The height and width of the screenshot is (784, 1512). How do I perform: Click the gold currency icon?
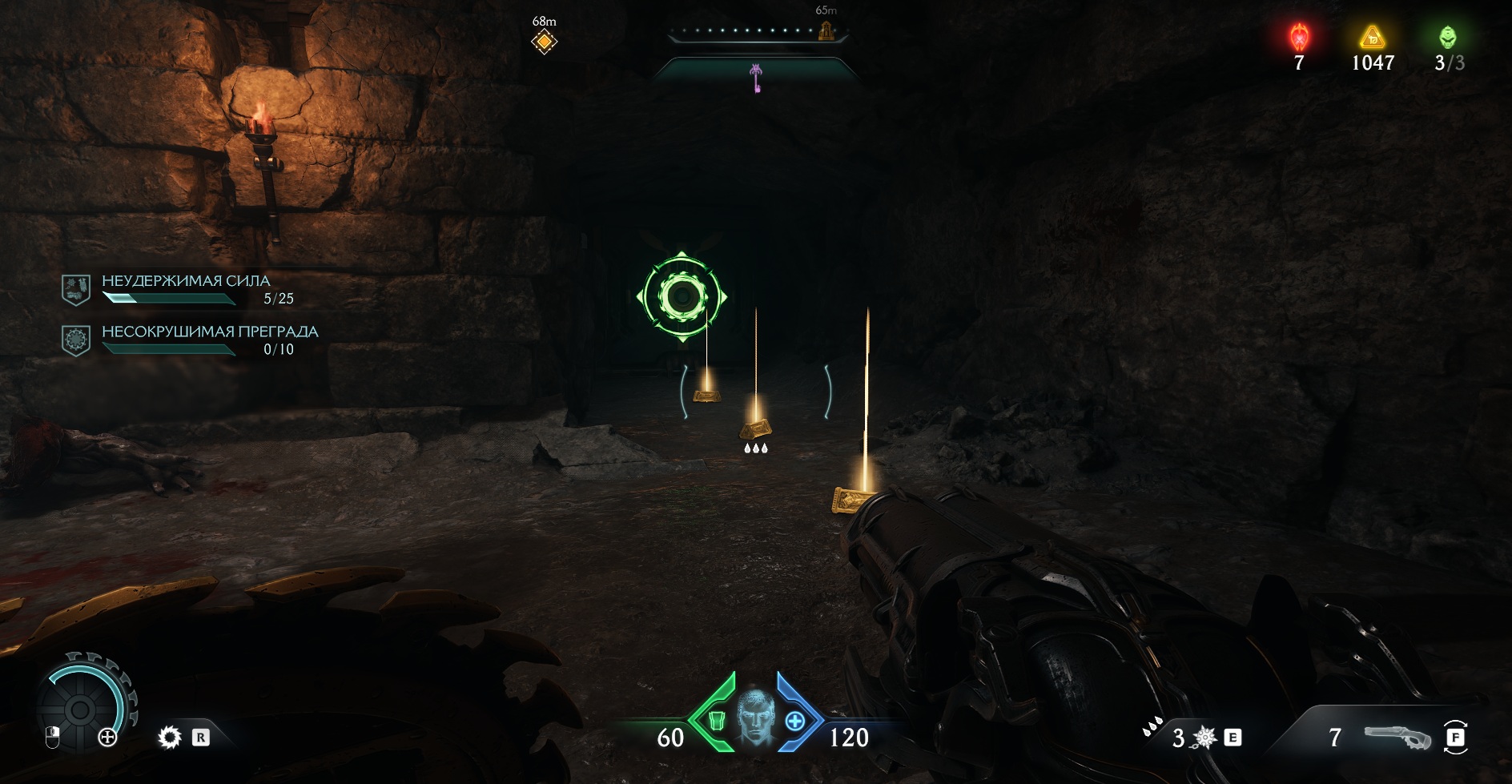tap(1373, 38)
